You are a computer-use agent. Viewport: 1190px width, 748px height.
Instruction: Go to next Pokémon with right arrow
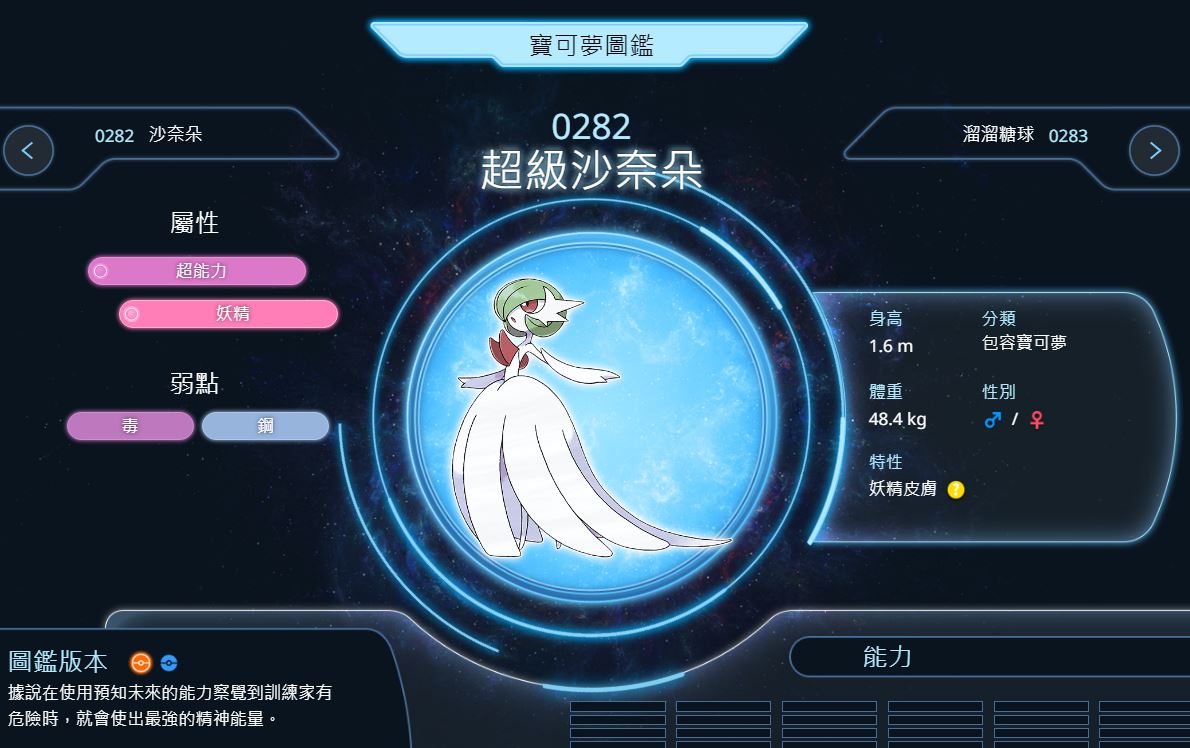click(1154, 151)
